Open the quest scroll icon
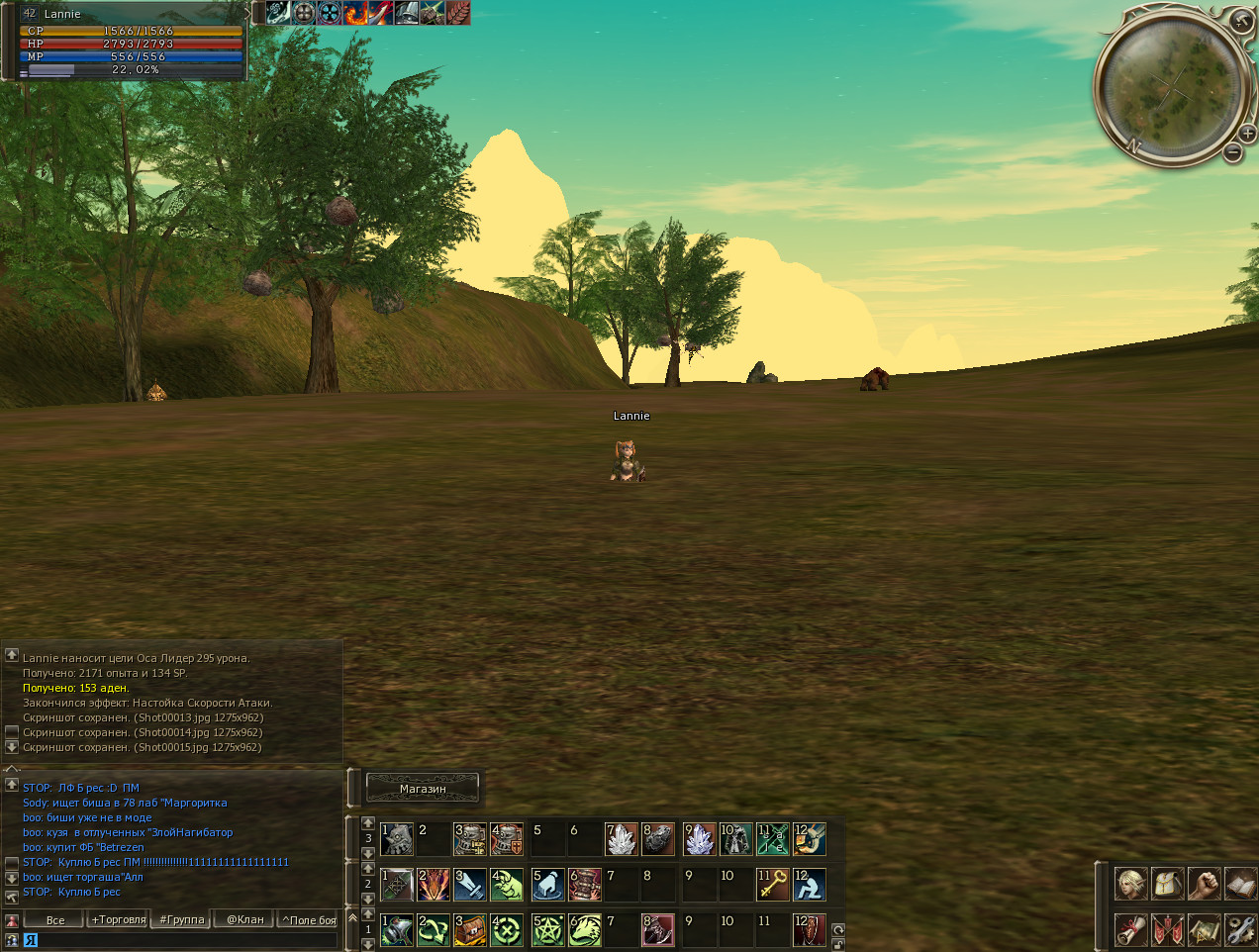The width and height of the screenshot is (1259, 952). point(1131,929)
